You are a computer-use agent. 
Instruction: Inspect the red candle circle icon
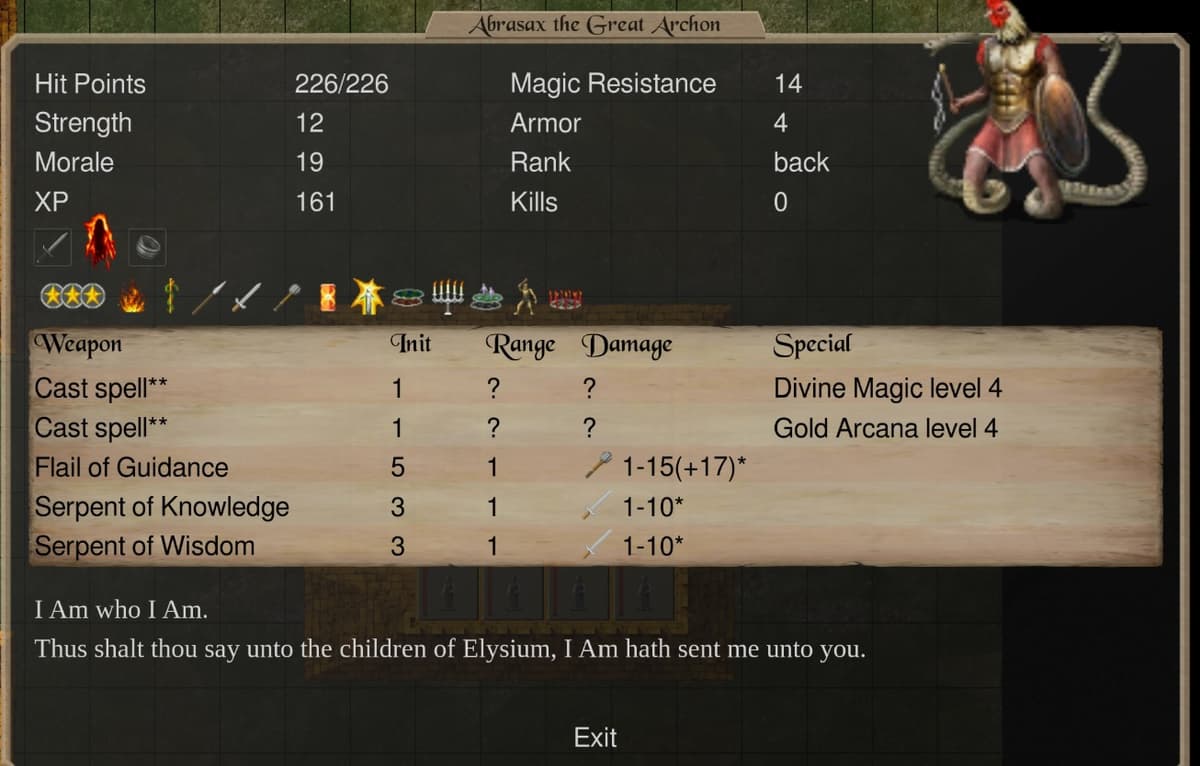tap(566, 297)
